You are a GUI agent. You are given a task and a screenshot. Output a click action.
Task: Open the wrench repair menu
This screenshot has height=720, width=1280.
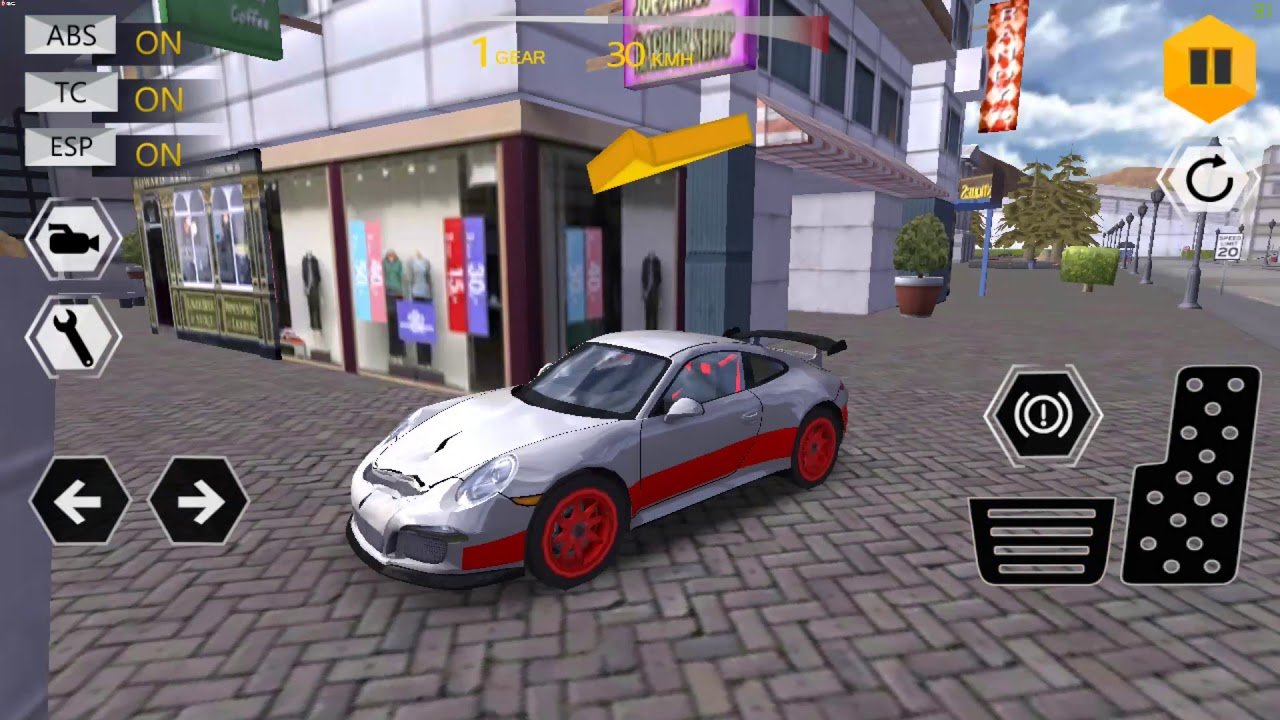(x=74, y=337)
